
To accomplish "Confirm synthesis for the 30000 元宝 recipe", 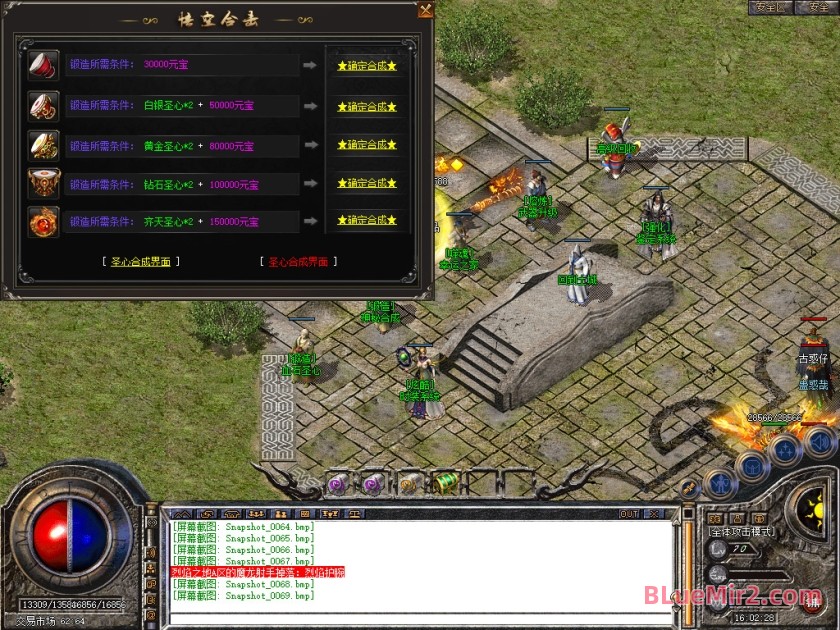I will 367,65.
